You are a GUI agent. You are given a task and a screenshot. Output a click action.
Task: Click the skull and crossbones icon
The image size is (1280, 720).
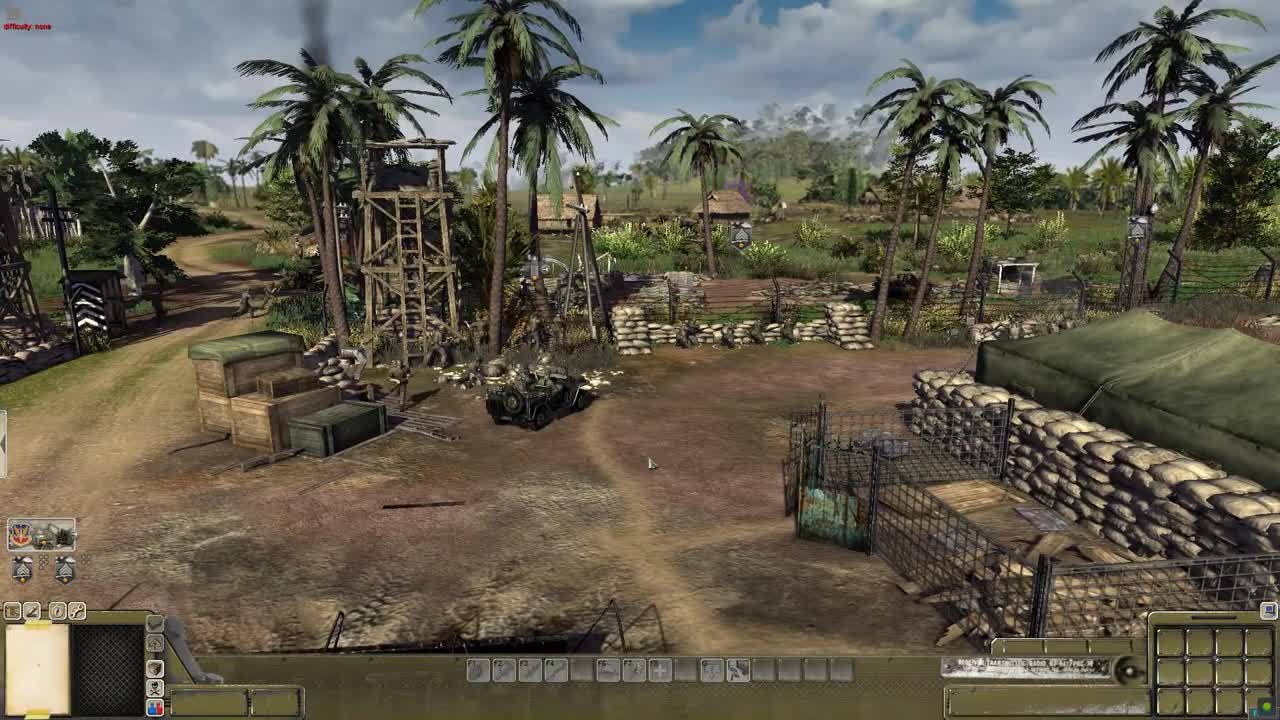click(155, 689)
